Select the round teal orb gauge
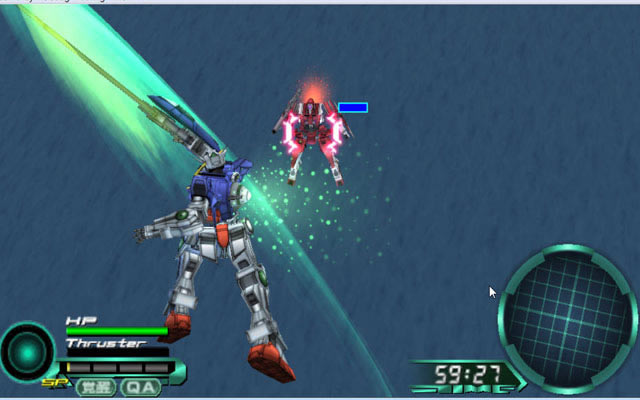The width and height of the screenshot is (640, 400). 27,353
